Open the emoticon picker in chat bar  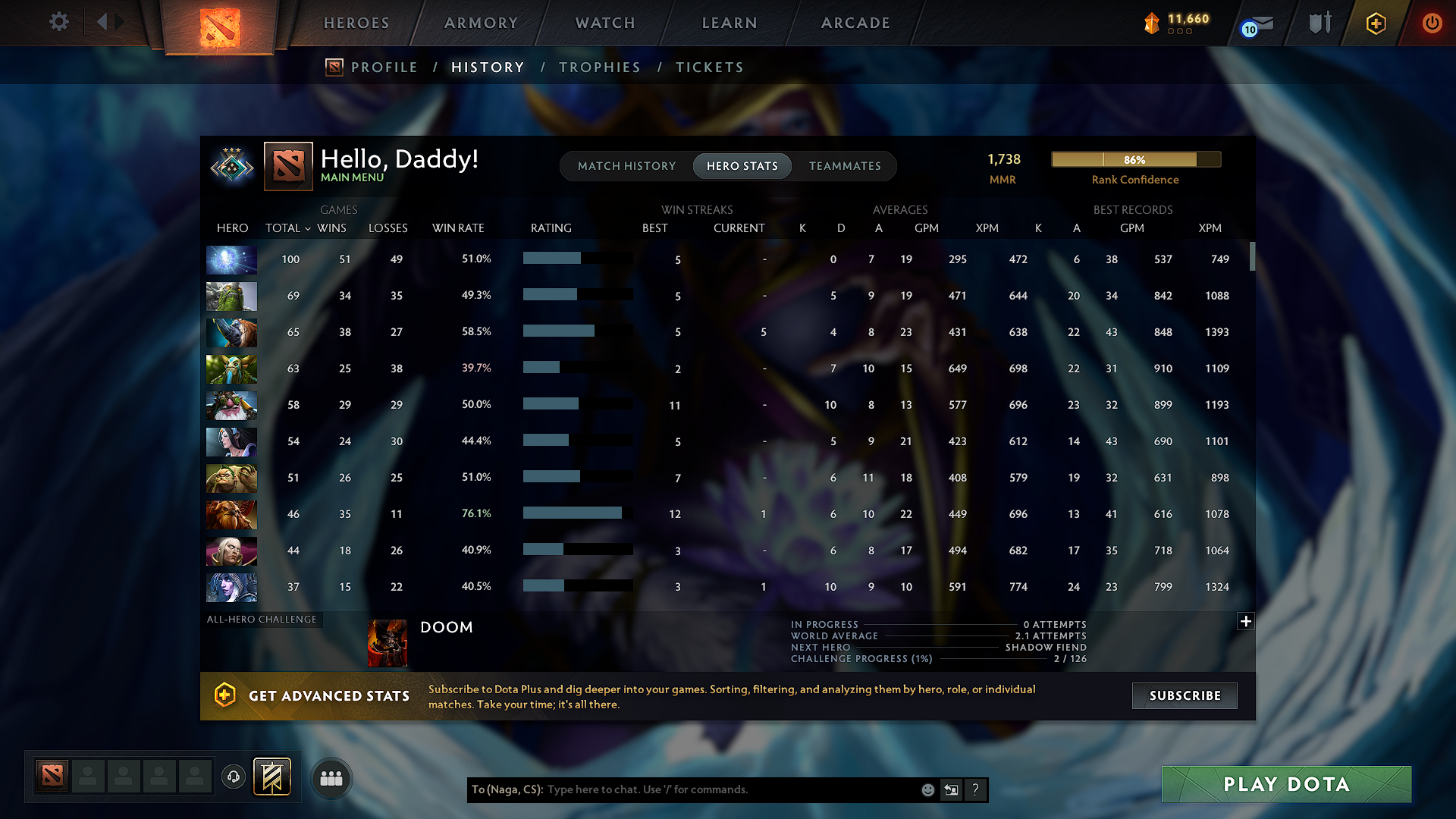tap(927, 789)
